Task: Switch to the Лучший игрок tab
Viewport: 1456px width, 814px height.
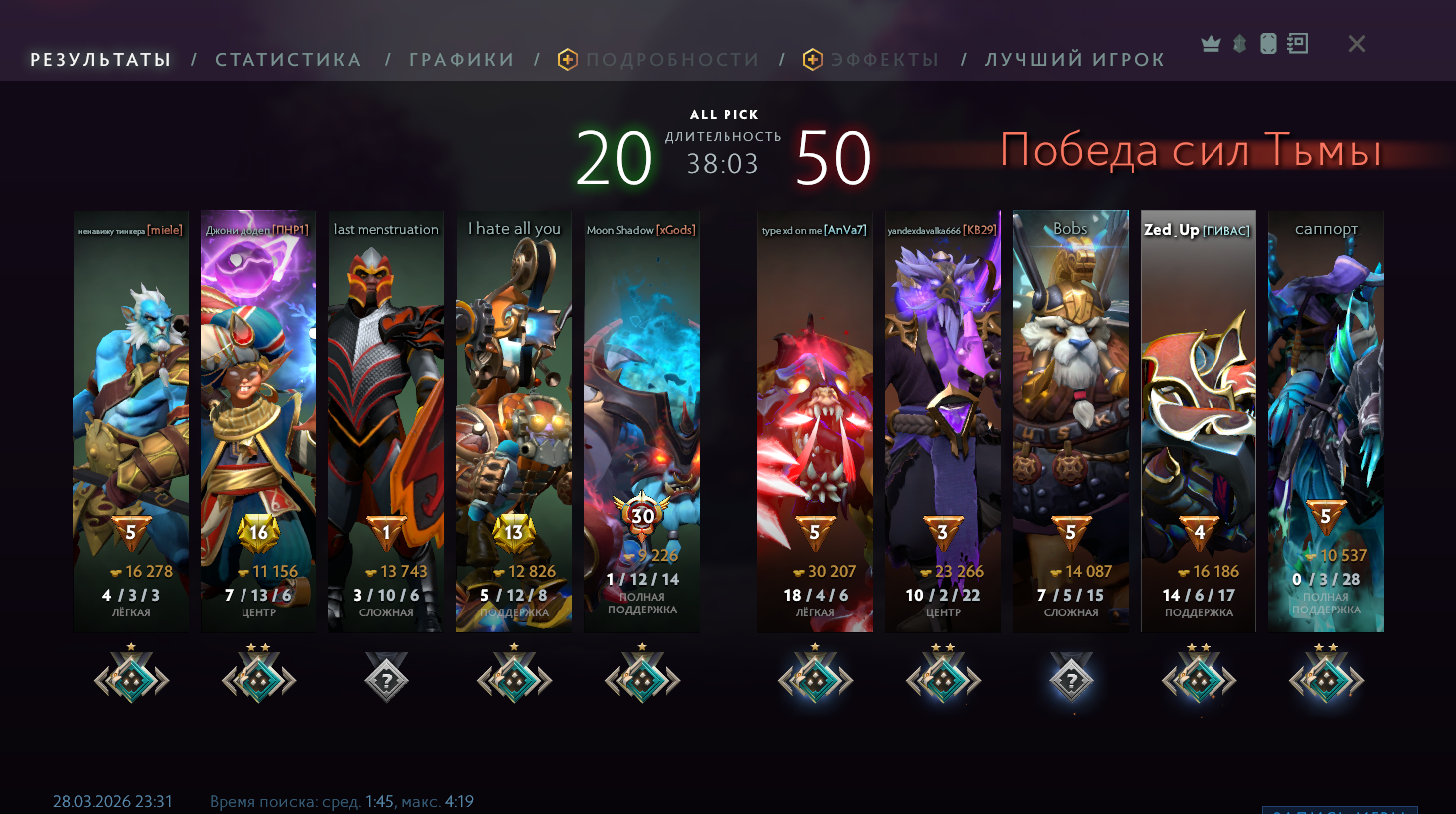Action: (x=1075, y=60)
